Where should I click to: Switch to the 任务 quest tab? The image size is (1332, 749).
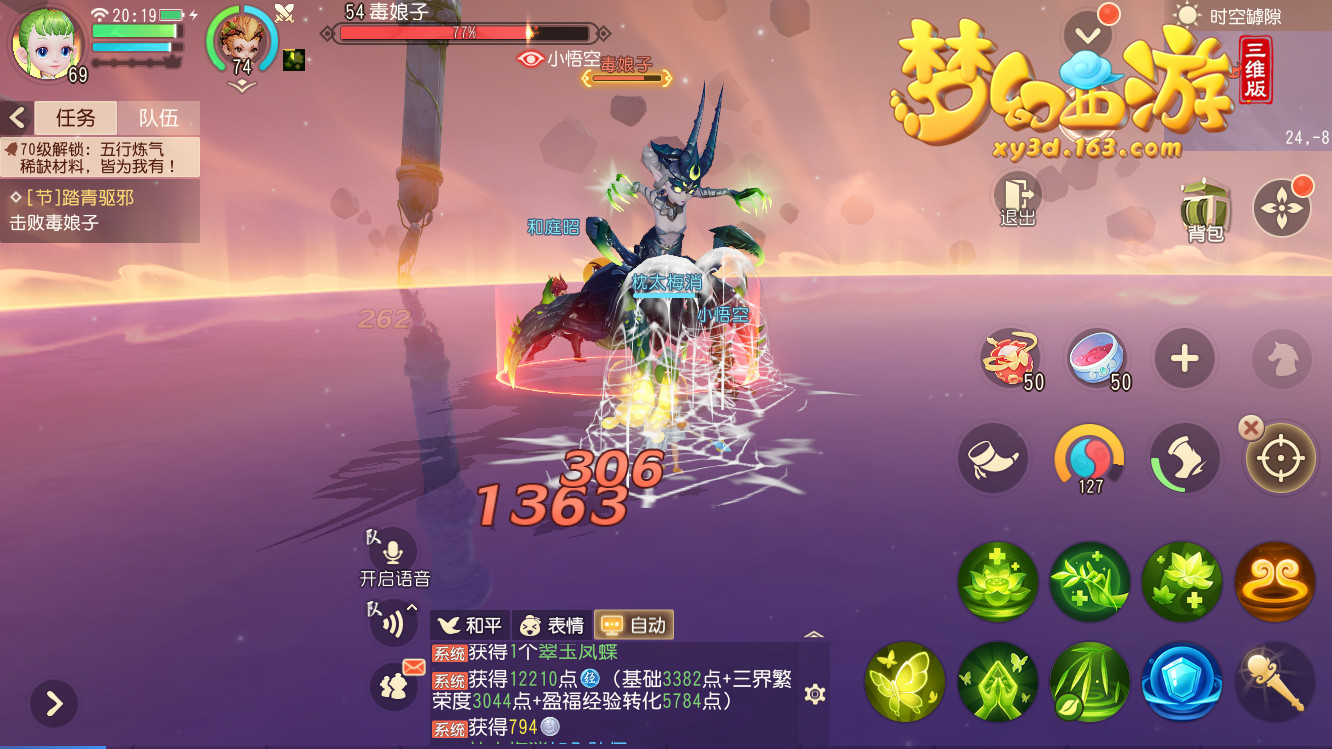coord(75,118)
